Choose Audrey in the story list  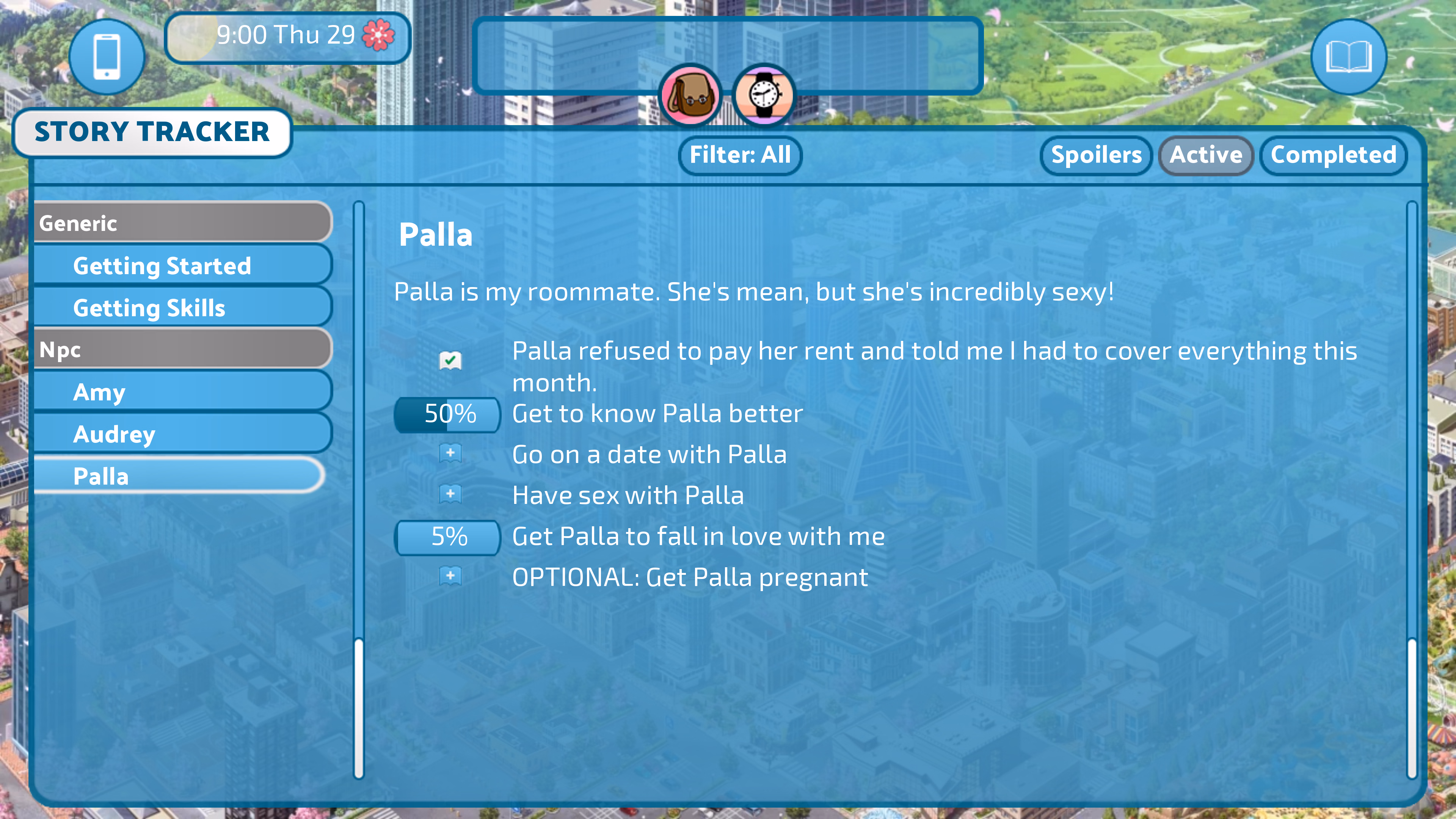(x=182, y=434)
